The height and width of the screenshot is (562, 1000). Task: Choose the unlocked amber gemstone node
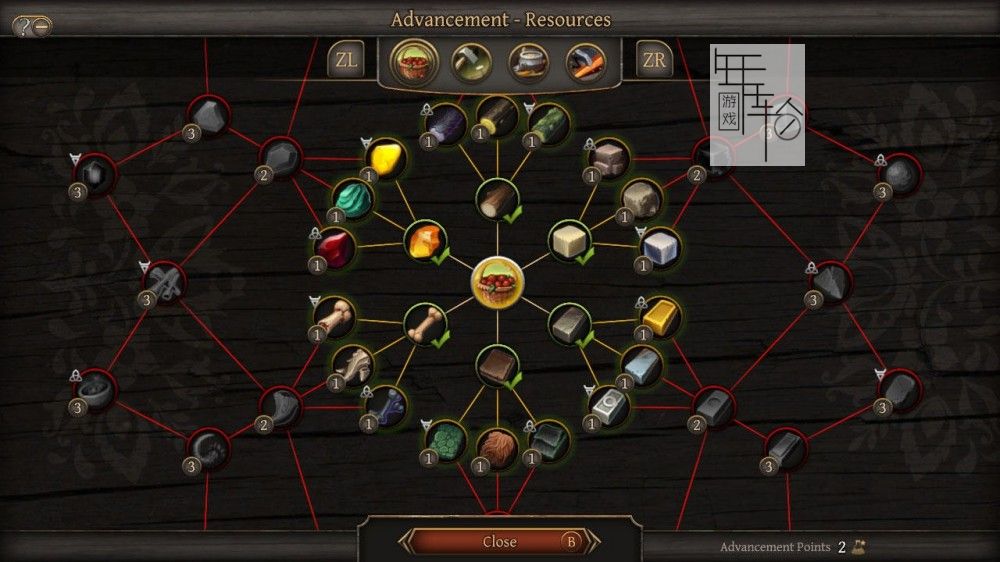pos(426,241)
